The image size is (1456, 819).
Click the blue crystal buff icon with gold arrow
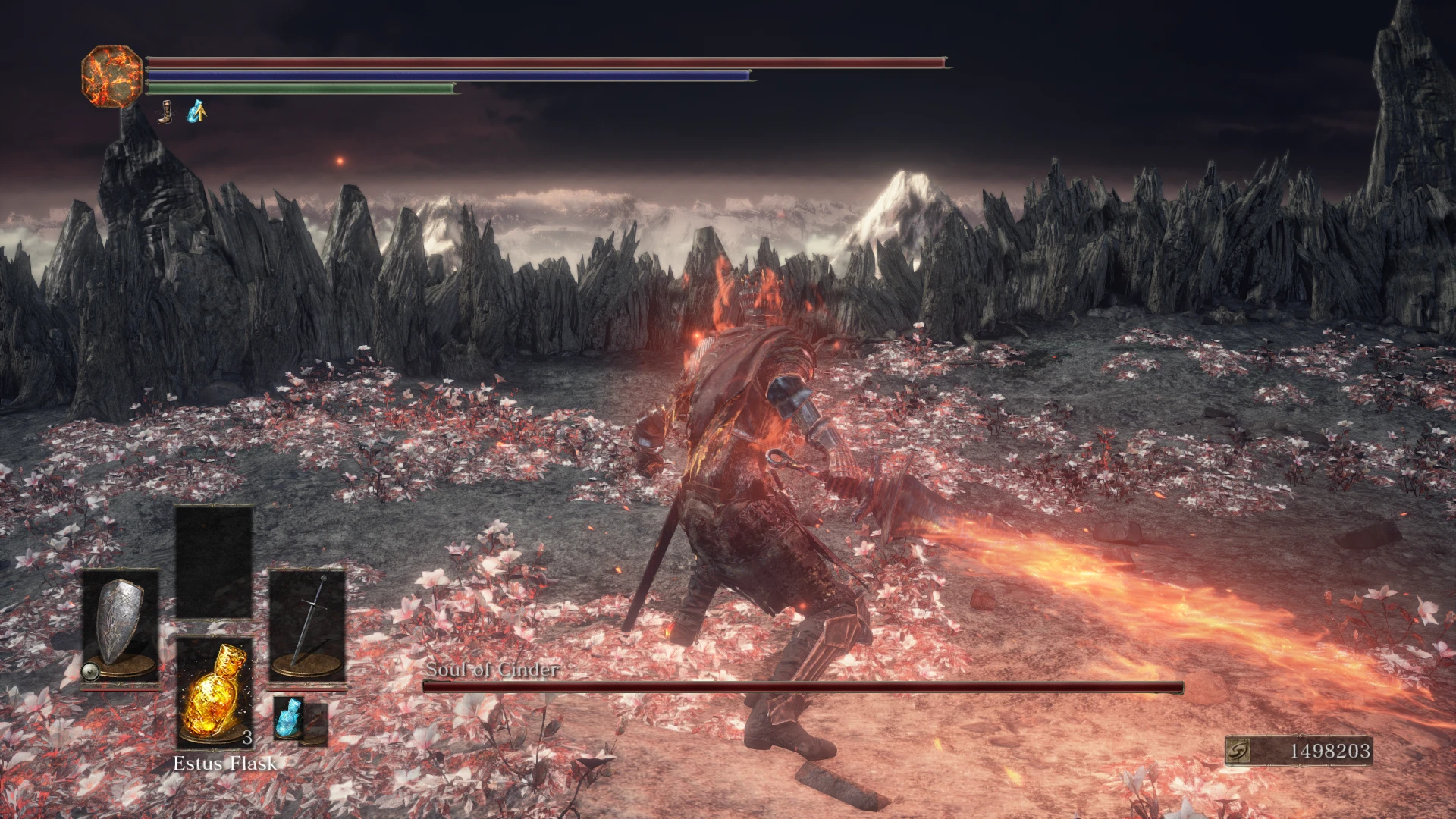[x=196, y=110]
